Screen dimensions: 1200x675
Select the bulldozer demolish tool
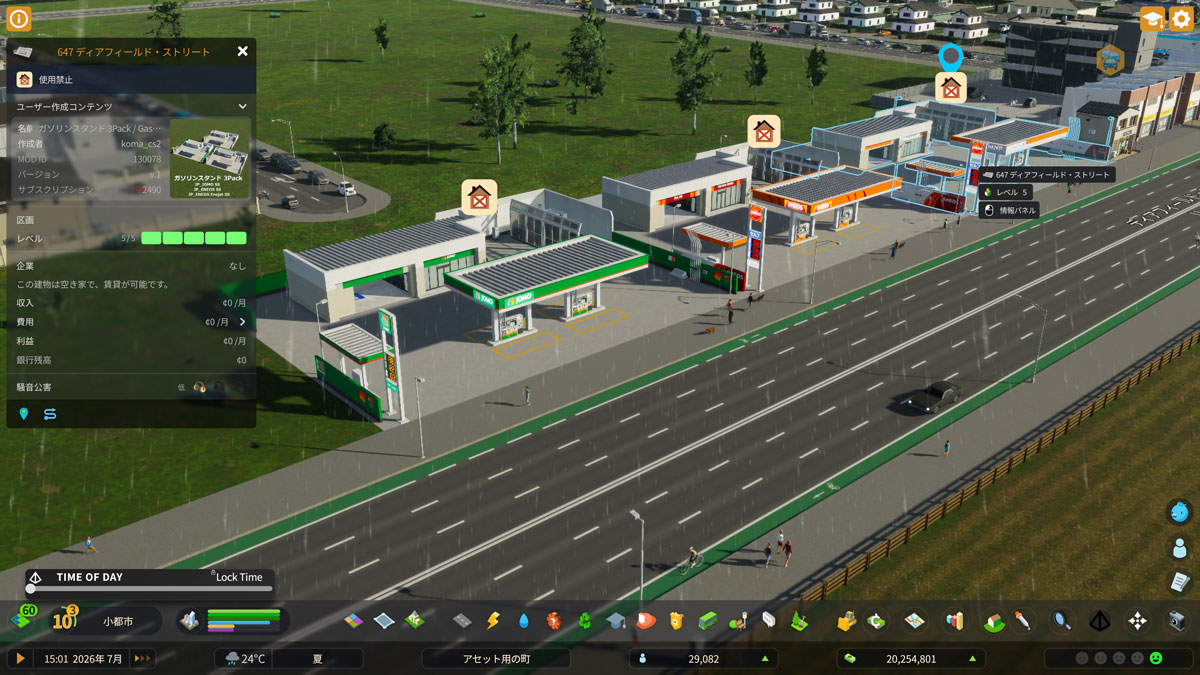point(846,621)
